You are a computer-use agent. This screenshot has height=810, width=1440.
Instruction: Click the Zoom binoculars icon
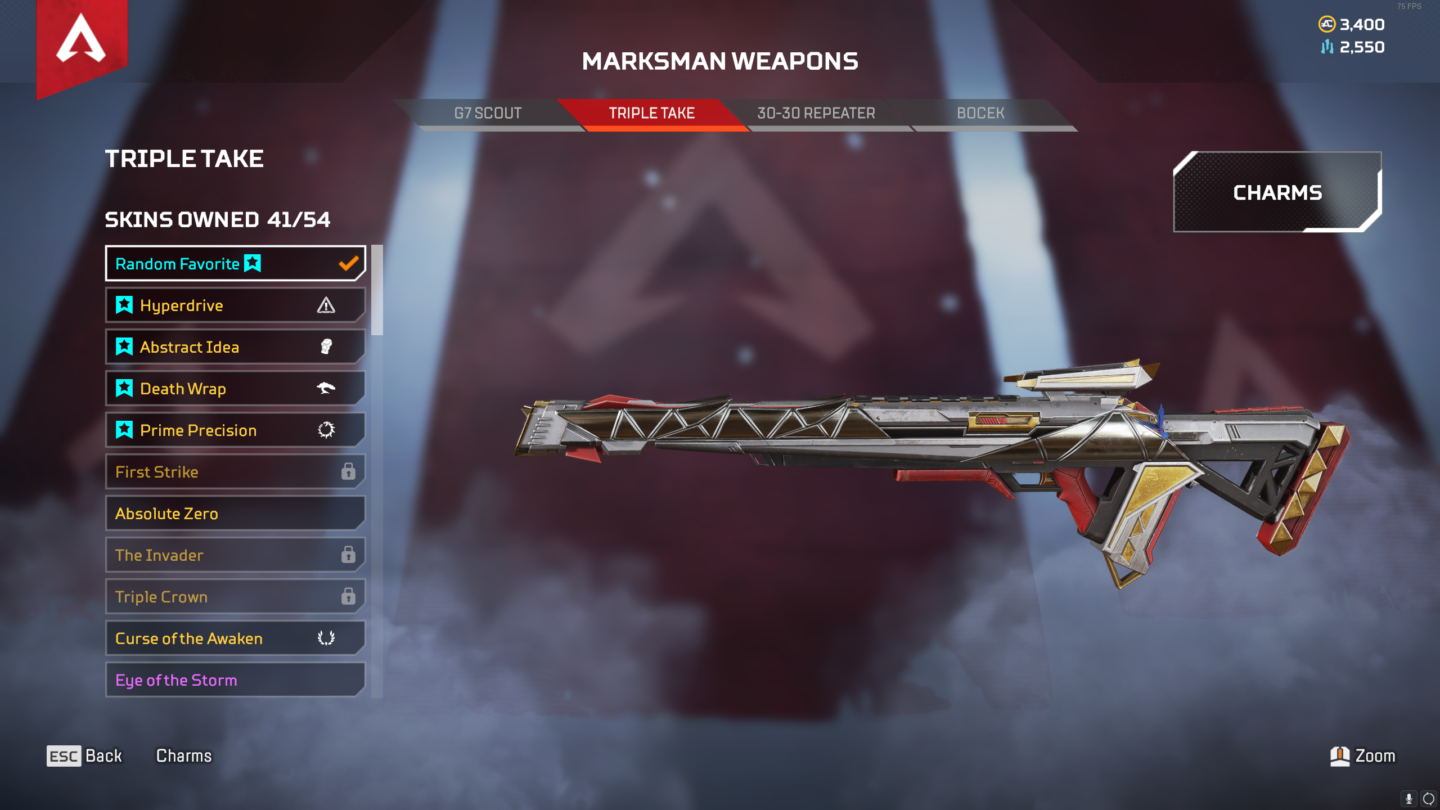click(1338, 755)
